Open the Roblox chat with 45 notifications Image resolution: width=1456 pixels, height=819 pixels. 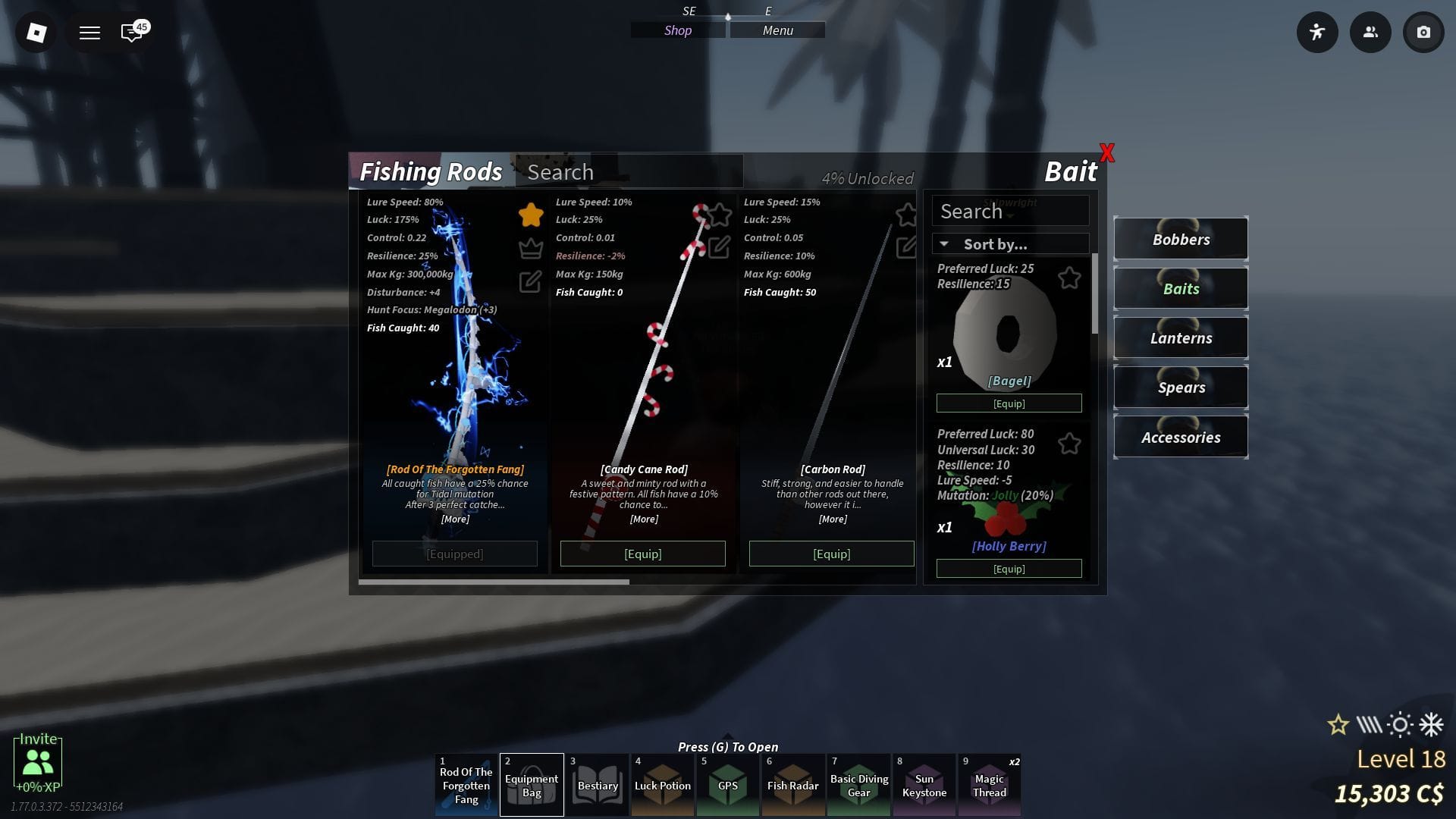(132, 33)
